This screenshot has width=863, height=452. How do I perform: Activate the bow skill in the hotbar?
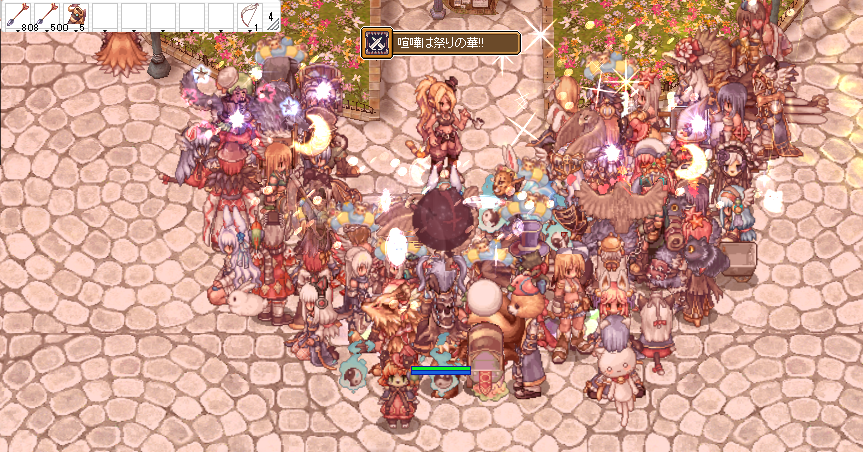click(249, 16)
